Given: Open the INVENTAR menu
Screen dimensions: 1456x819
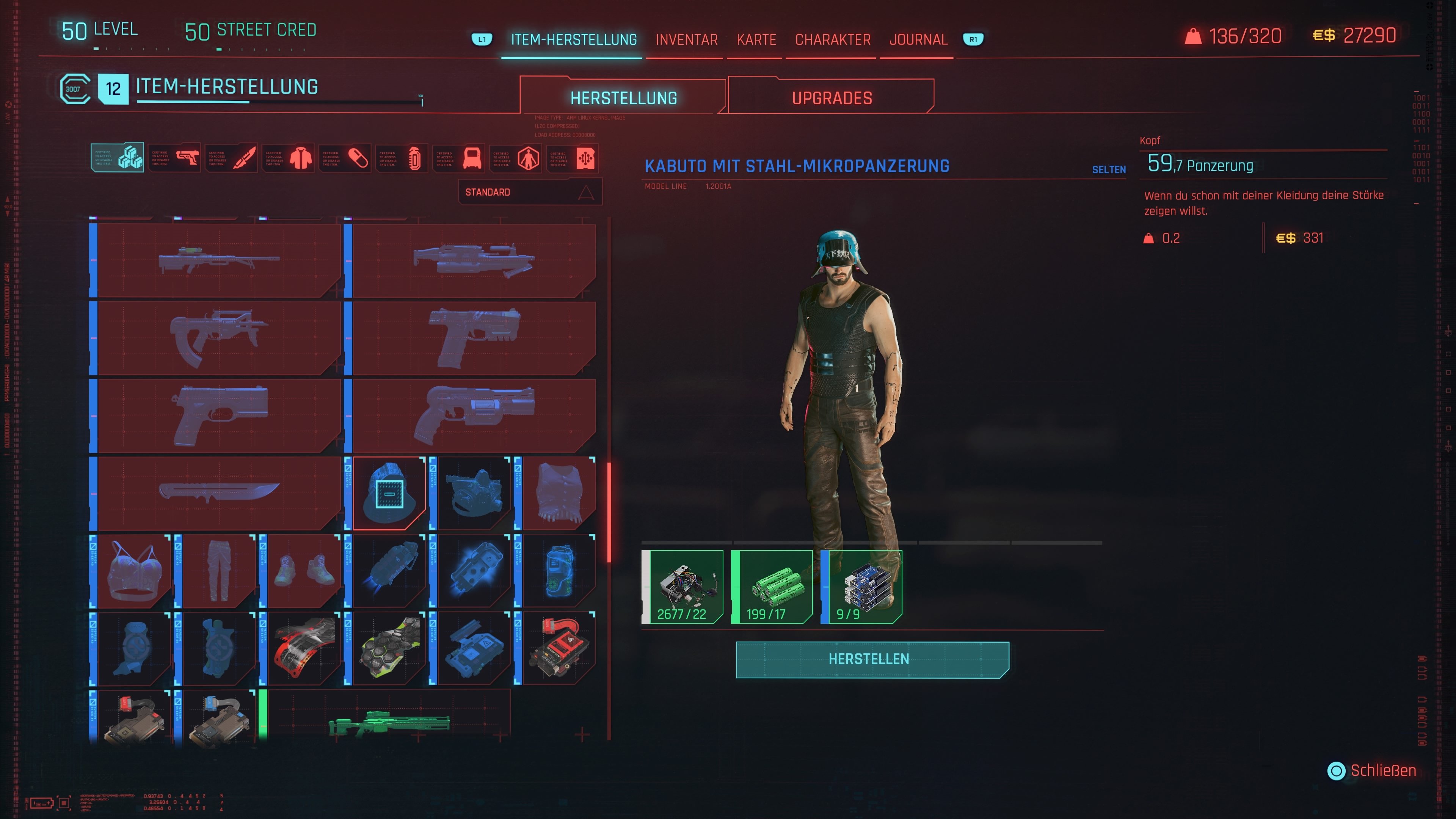Looking at the screenshot, I should coord(686,39).
